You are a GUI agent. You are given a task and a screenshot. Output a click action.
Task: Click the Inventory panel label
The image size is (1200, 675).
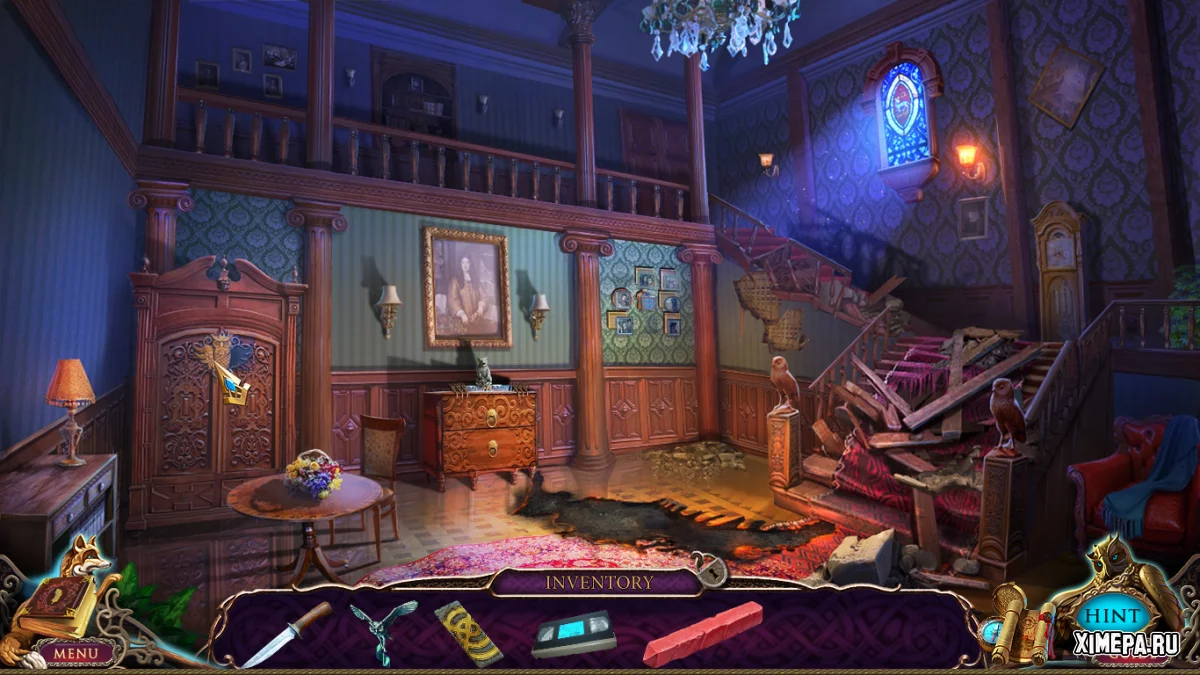pyautogui.click(x=600, y=582)
